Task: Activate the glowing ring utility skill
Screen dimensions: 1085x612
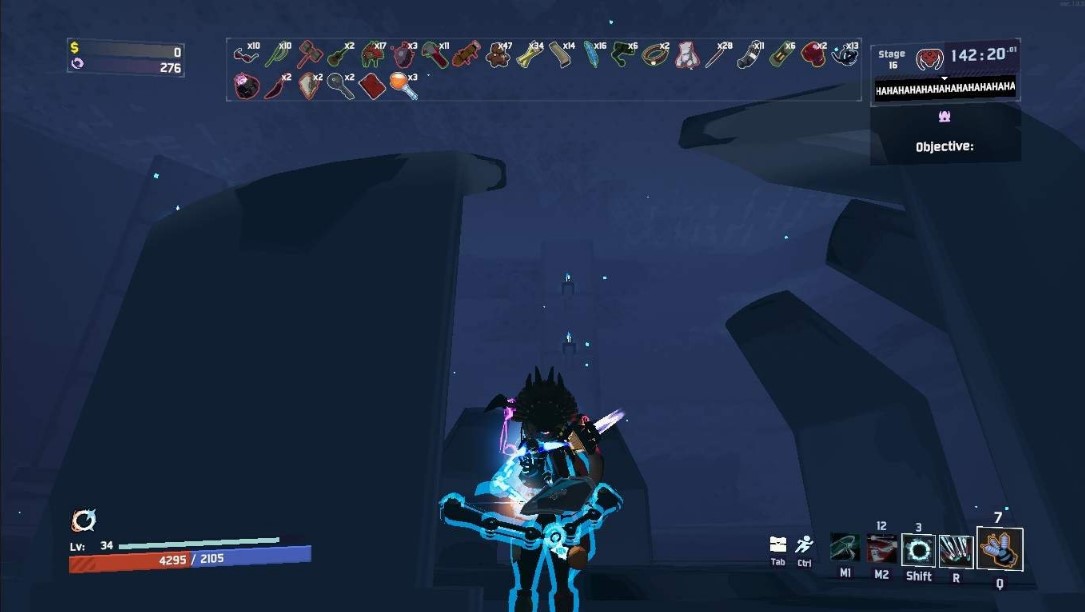Action: [x=918, y=549]
